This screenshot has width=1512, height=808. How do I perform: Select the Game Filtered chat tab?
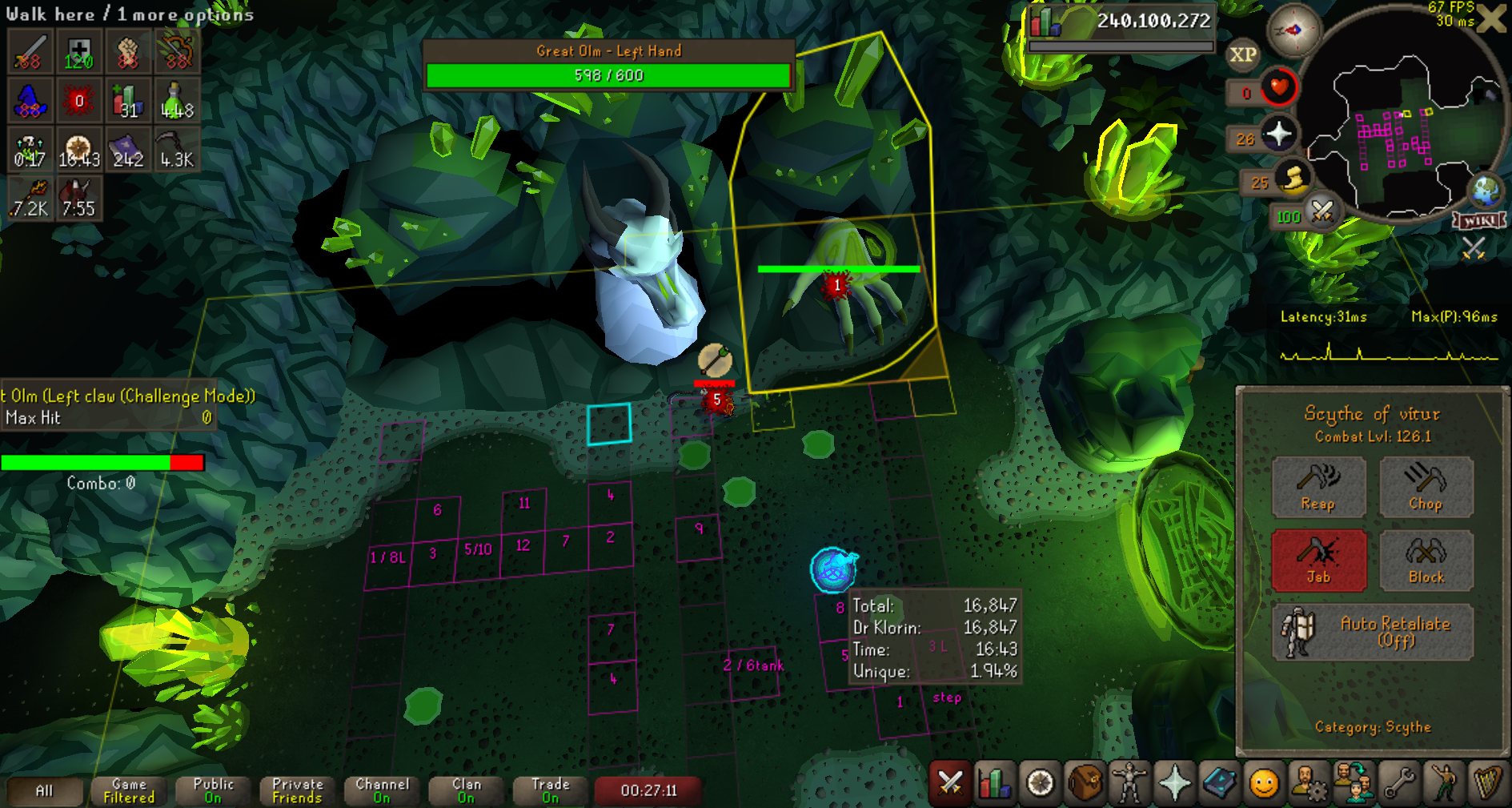click(x=129, y=790)
